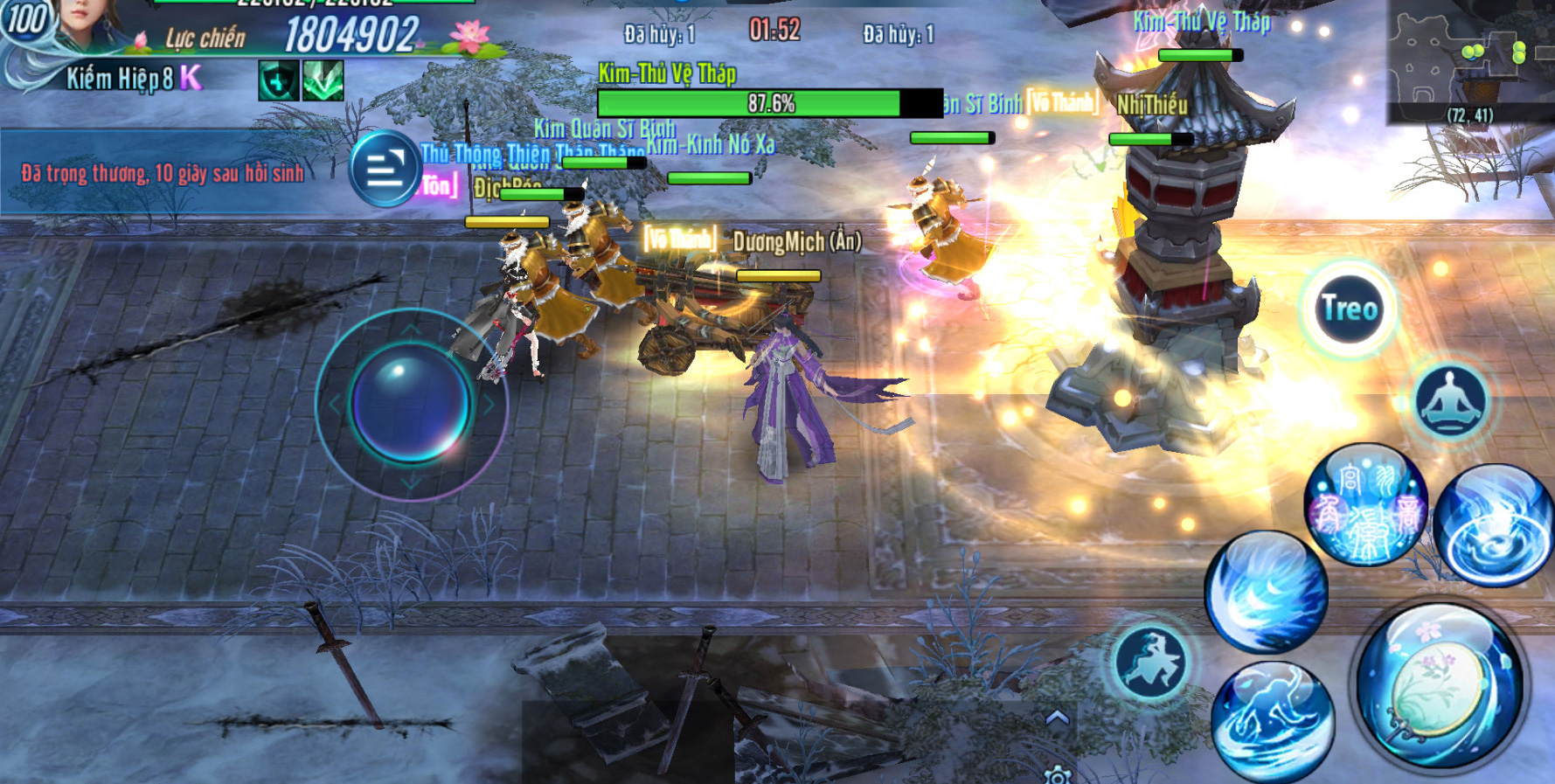
Task: Activate the meditation pose icon
Action: (1450, 401)
